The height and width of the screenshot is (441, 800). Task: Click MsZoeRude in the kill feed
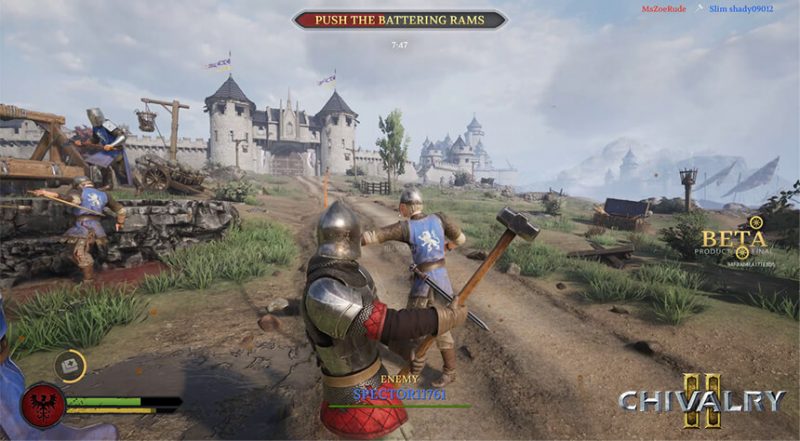pyautogui.click(x=663, y=9)
